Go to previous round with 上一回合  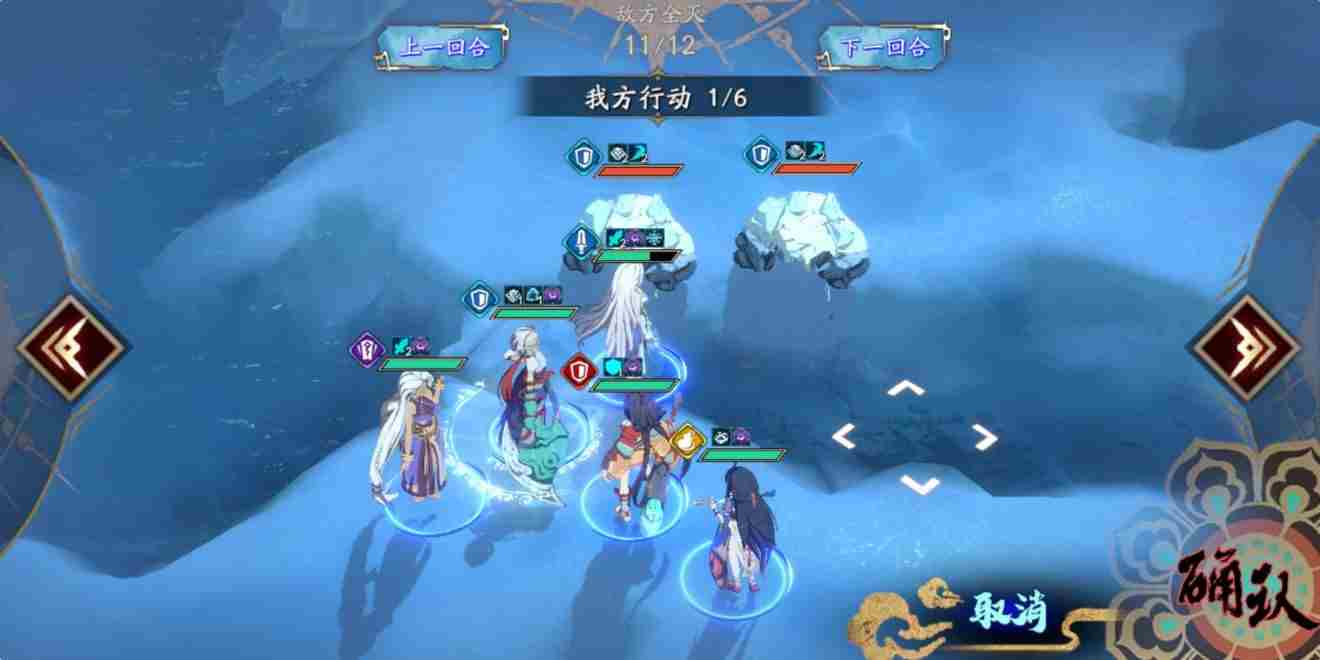pos(443,47)
